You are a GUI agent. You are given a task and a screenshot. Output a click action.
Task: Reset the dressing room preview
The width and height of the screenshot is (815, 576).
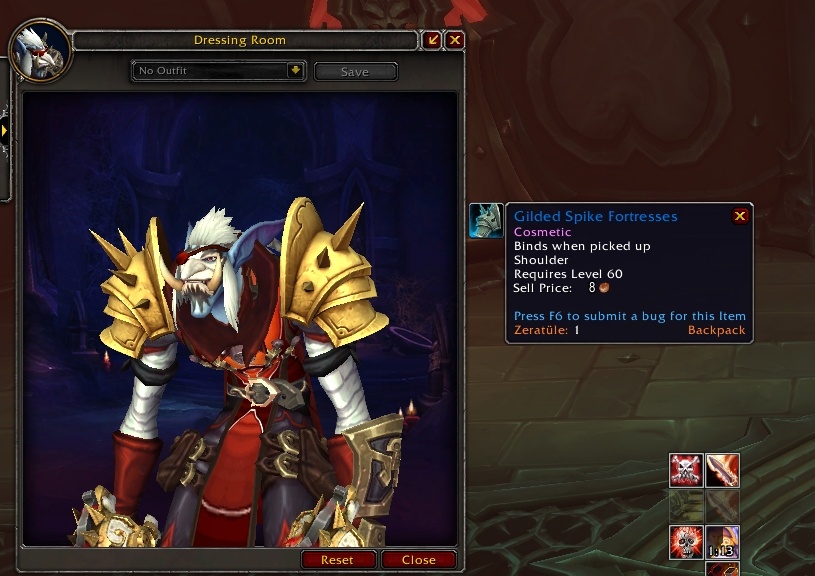tap(339, 560)
